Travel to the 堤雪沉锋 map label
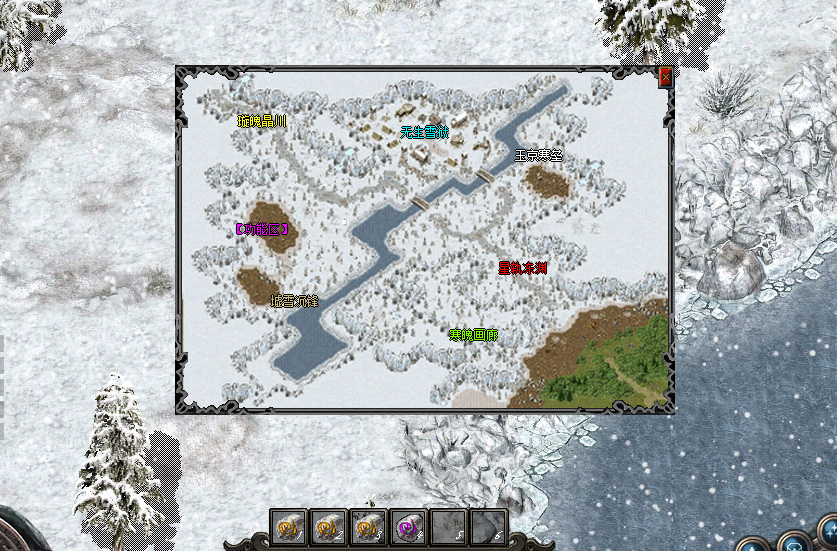Image resolution: width=837 pixels, height=551 pixels. pos(294,300)
